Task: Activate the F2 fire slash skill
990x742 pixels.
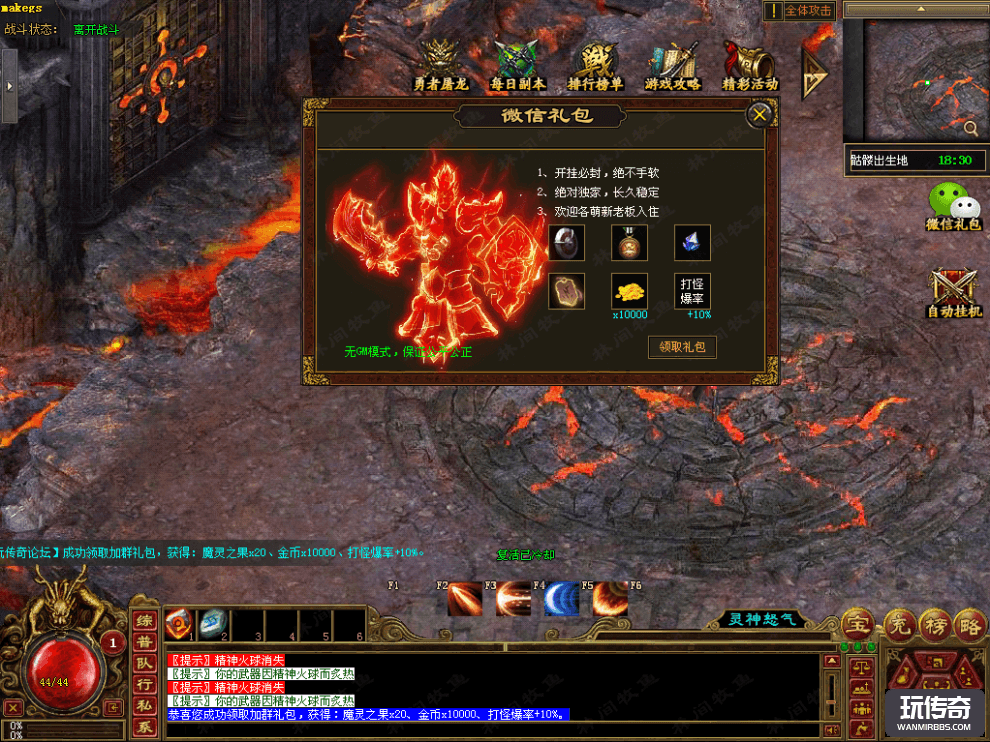Action: [465, 599]
